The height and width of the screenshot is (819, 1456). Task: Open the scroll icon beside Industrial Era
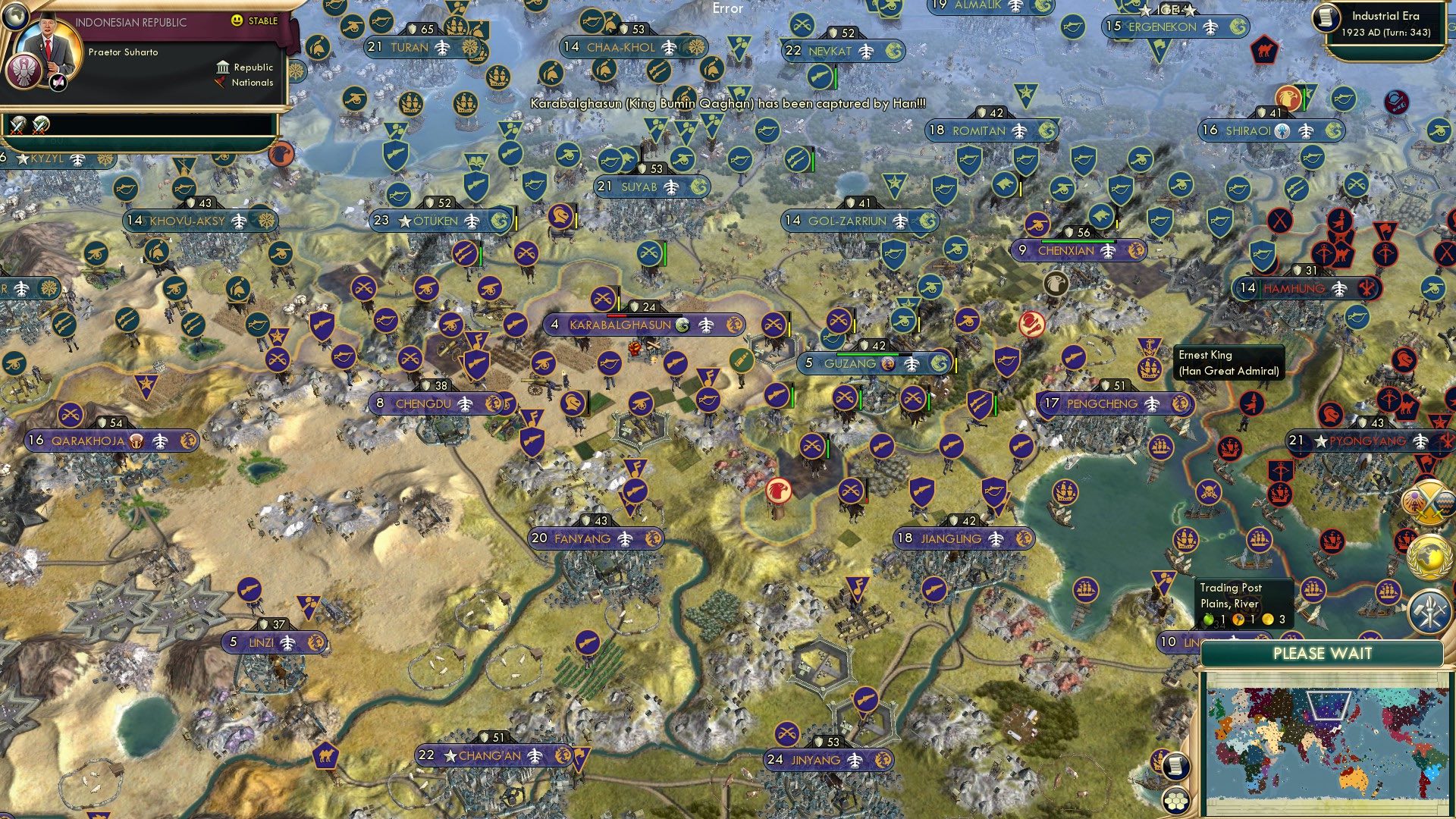(x=1326, y=17)
